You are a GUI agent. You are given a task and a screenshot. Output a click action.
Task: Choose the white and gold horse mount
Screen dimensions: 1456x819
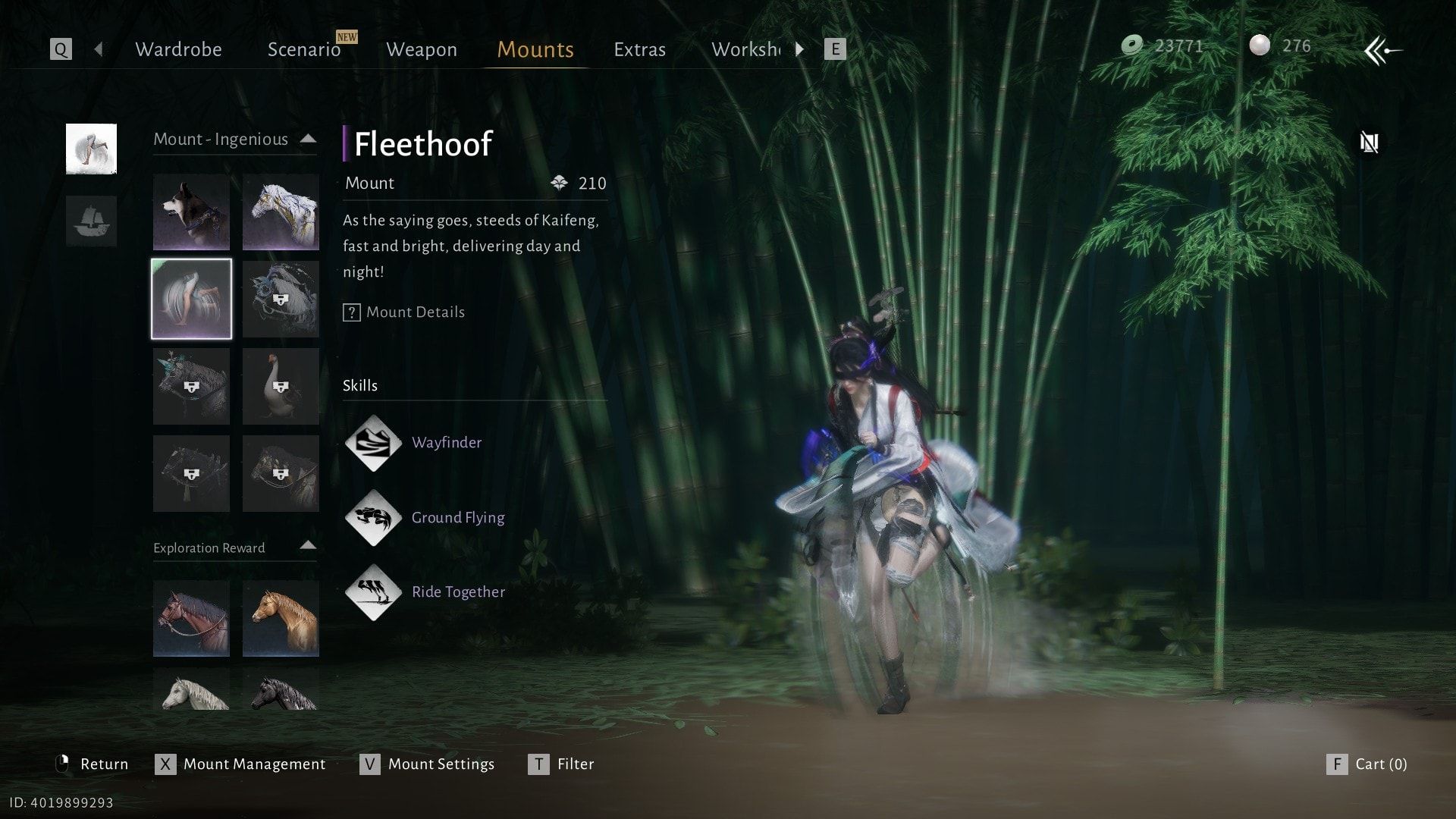(x=281, y=212)
